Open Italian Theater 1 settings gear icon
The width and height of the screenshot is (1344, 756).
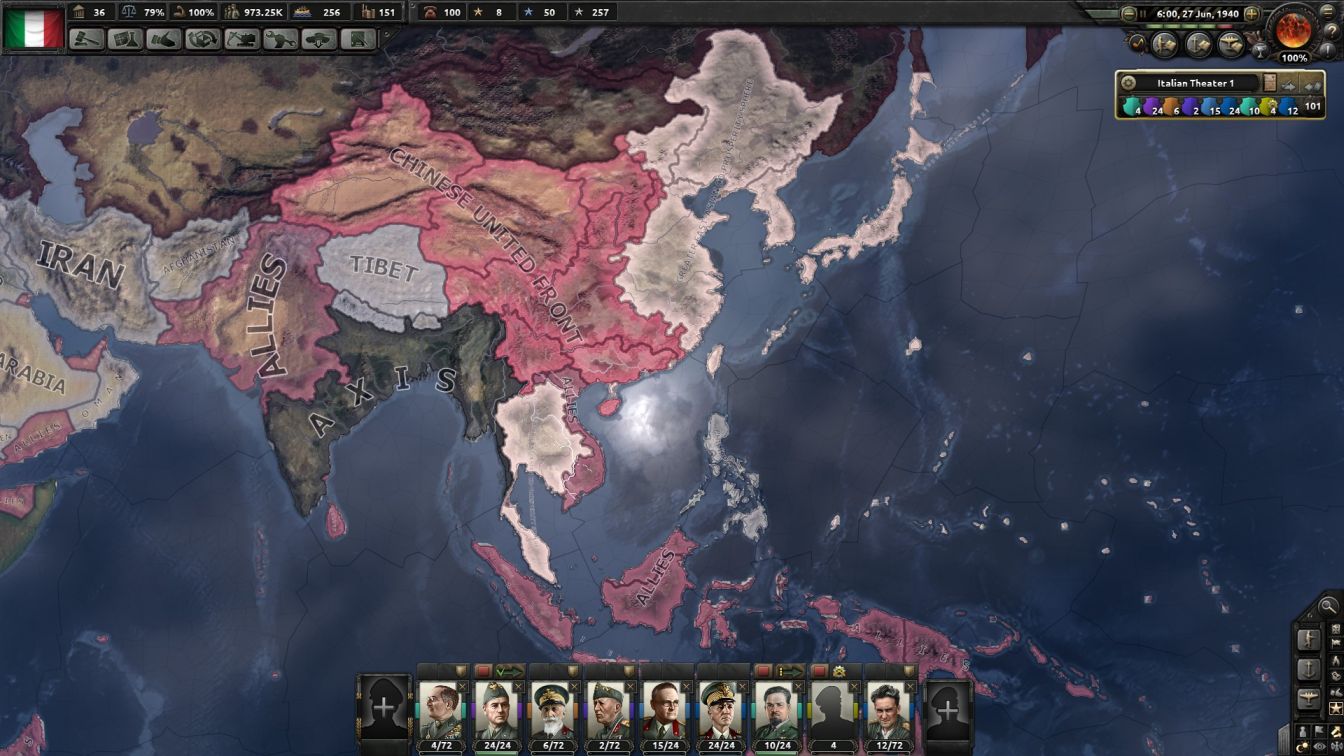[1128, 82]
